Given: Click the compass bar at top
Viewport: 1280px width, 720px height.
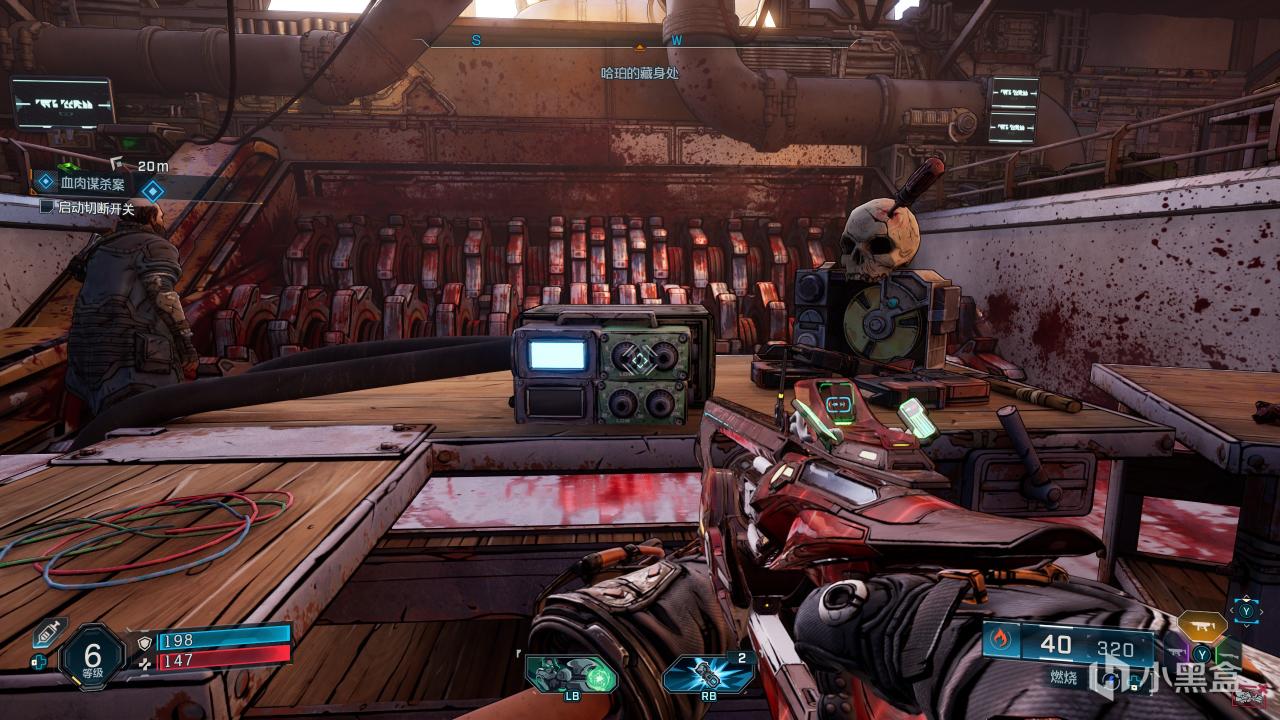Looking at the screenshot, I should [640, 42].
